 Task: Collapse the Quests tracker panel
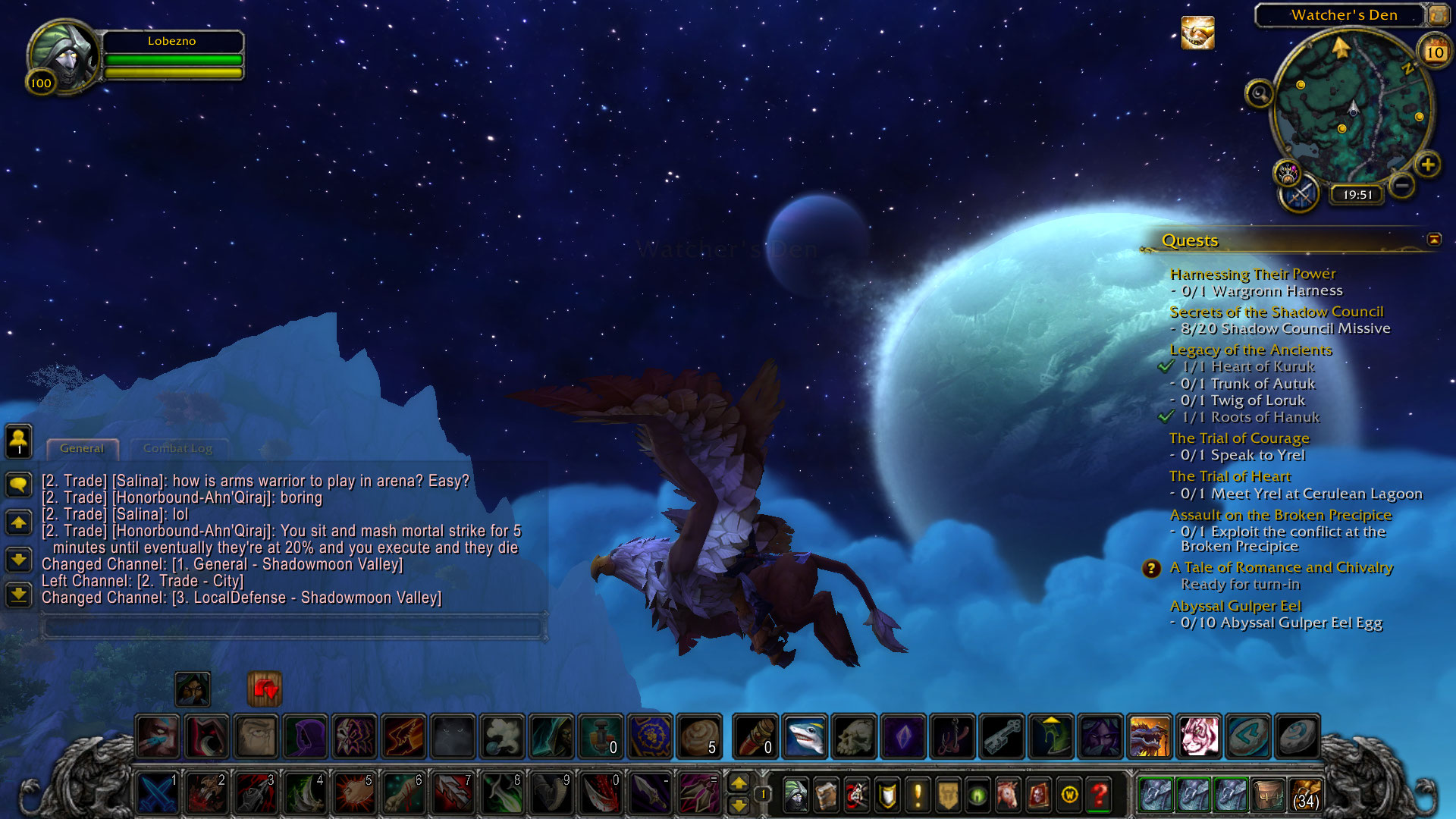(x=1433, y=240)
